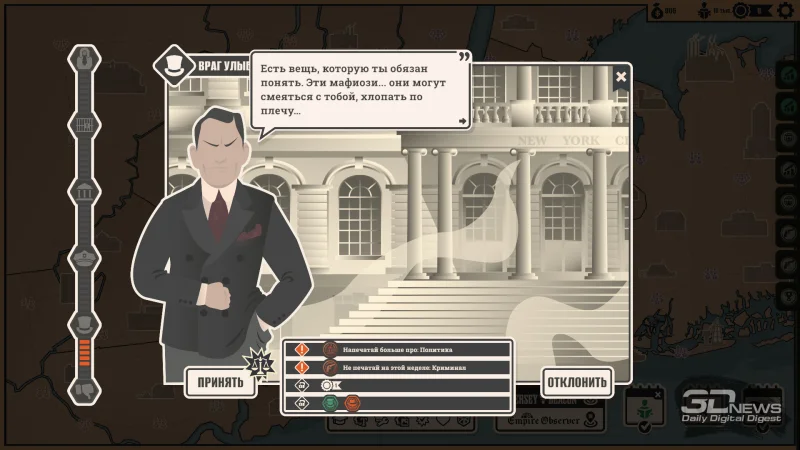
Task: Select the top hat icon on the faction track
Action: (85, 324)
